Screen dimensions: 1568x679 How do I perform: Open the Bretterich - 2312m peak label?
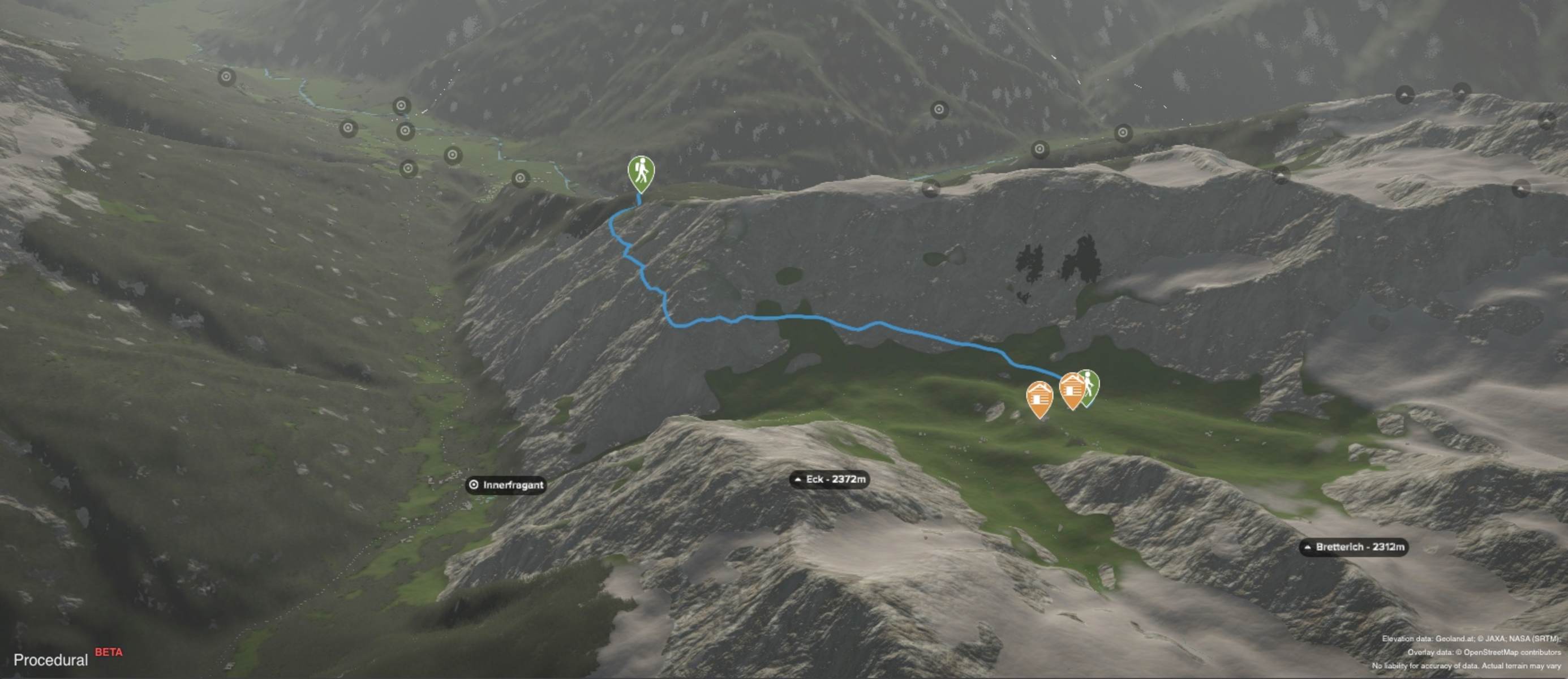coord(1354,547)
